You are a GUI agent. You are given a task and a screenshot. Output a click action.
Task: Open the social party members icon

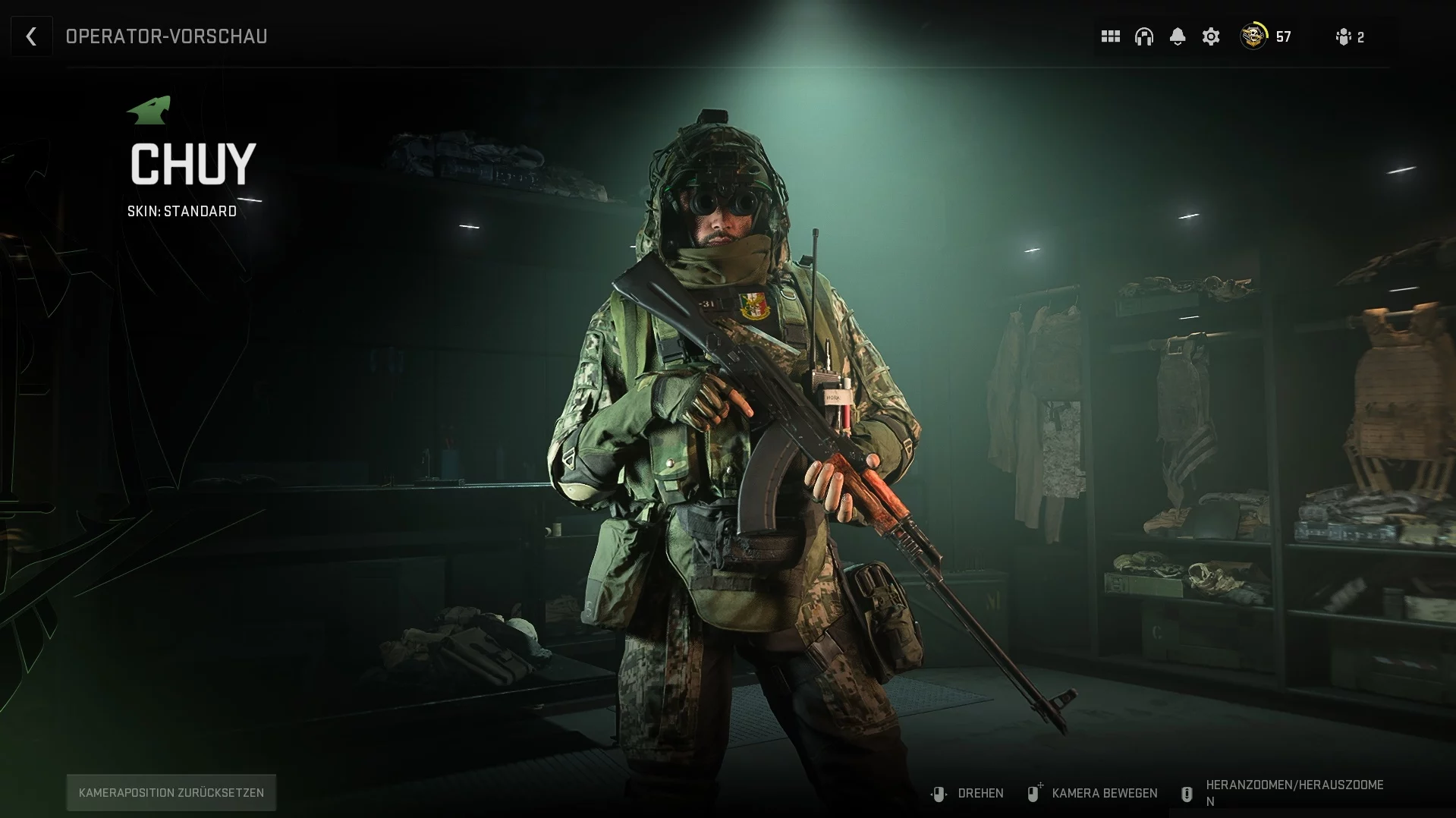(1344, 36)
